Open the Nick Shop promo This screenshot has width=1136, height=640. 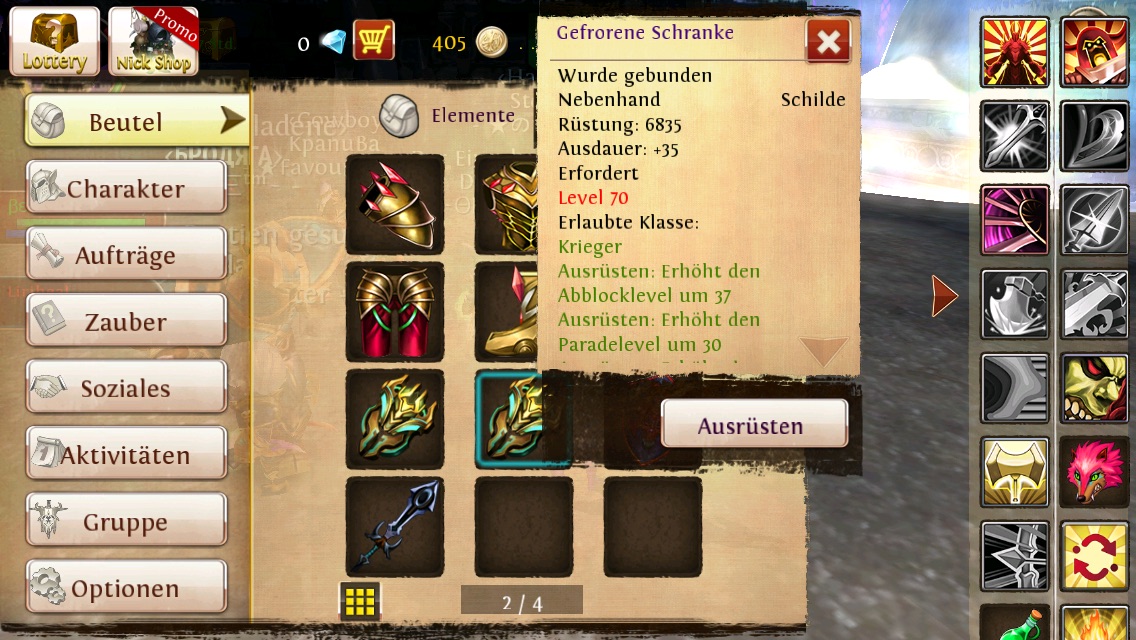(153, 42)
